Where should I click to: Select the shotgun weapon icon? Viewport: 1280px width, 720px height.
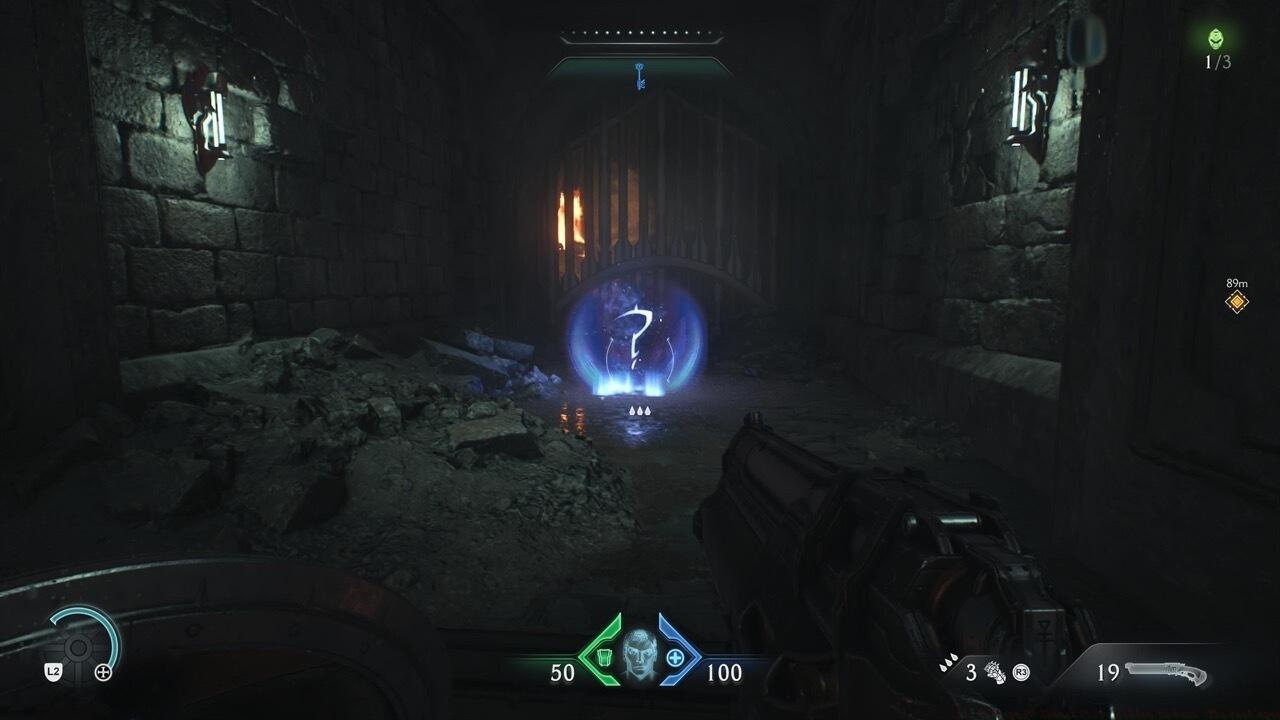[1165, 673]
